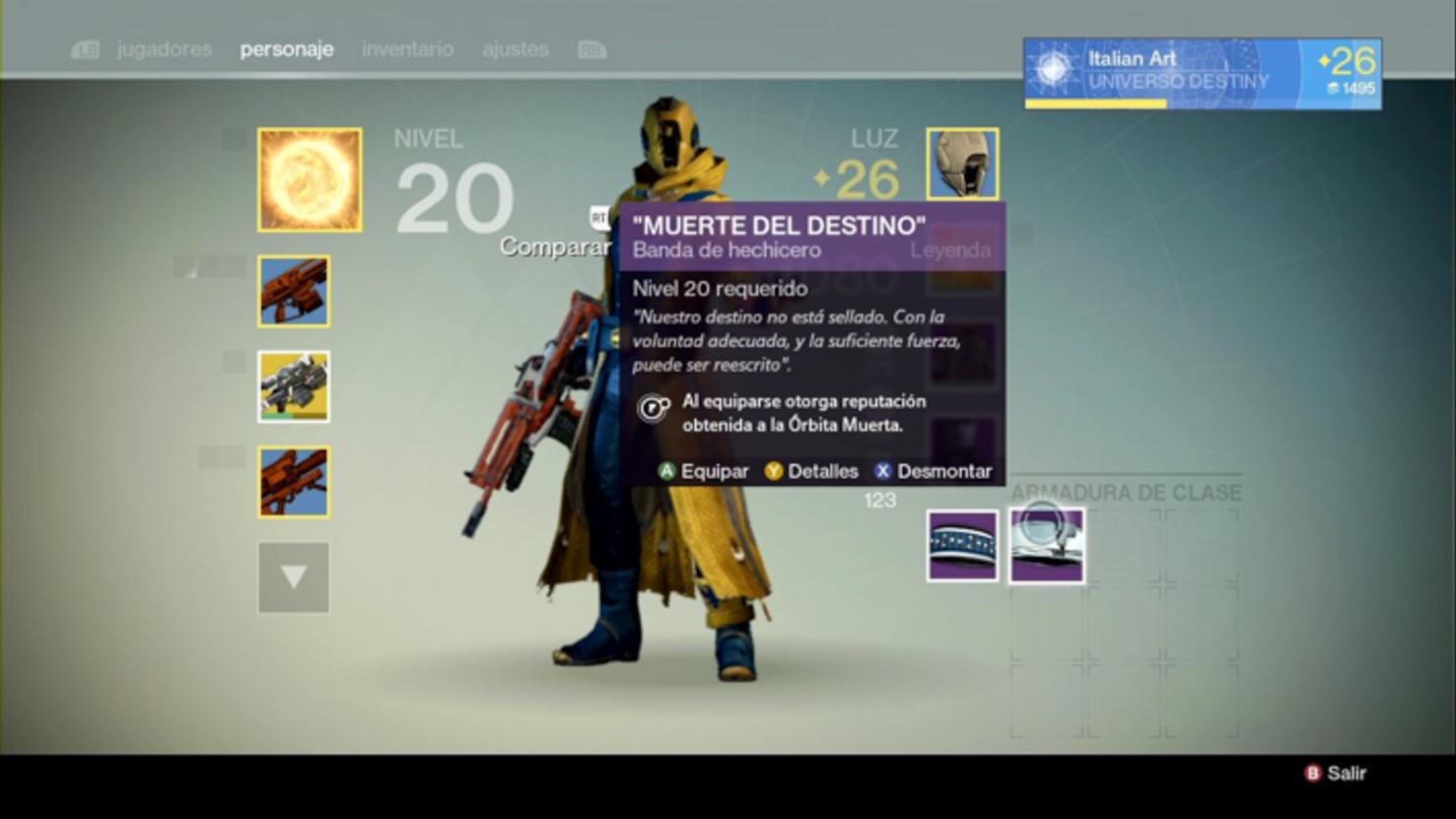Select the sun subclass icon

[310, 180]
